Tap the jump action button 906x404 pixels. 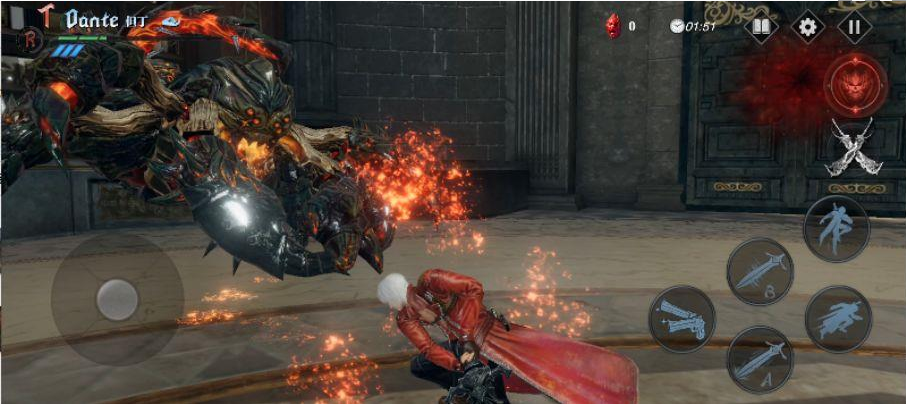point(836,229)
